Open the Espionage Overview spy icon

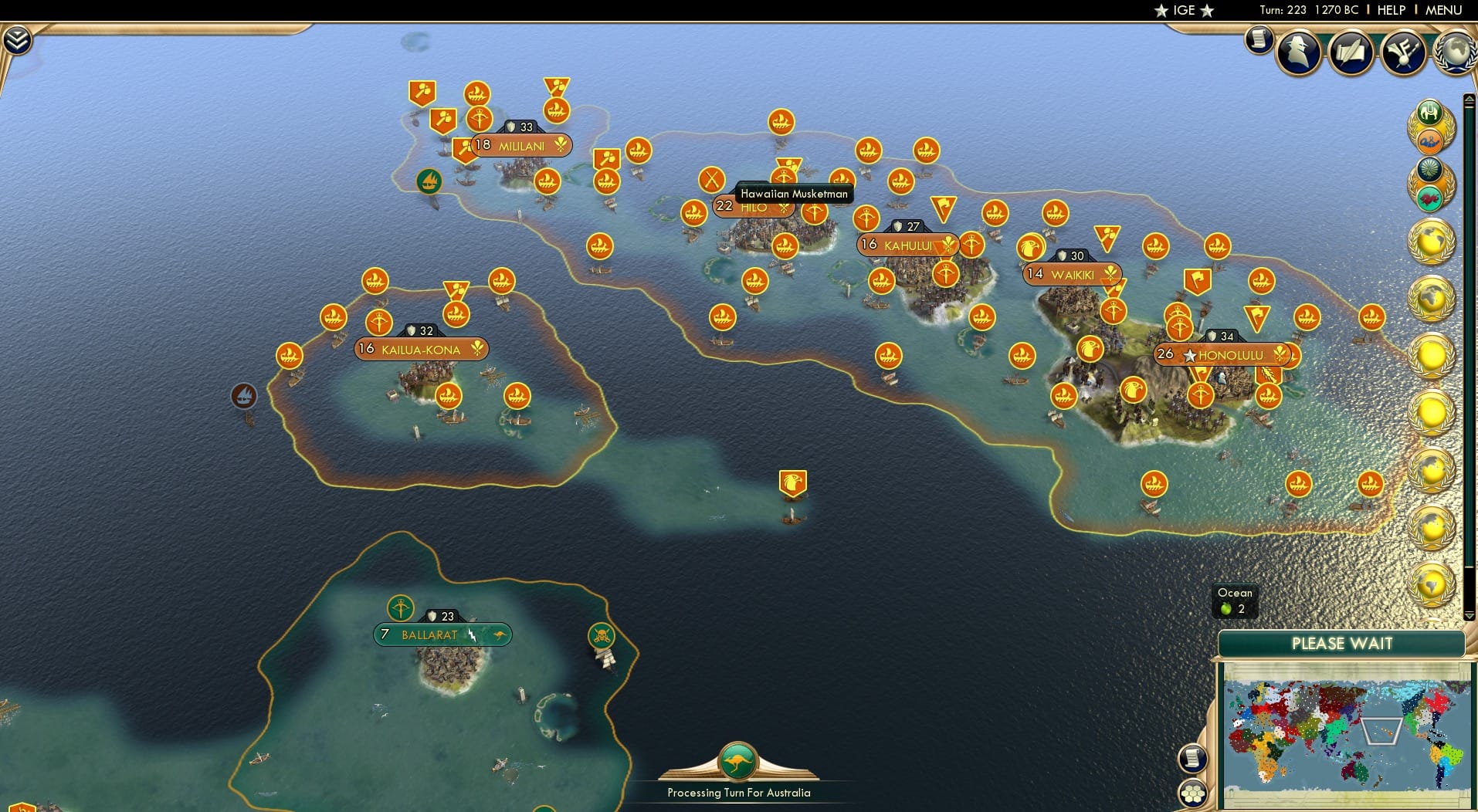click(x=1298, y=52)
